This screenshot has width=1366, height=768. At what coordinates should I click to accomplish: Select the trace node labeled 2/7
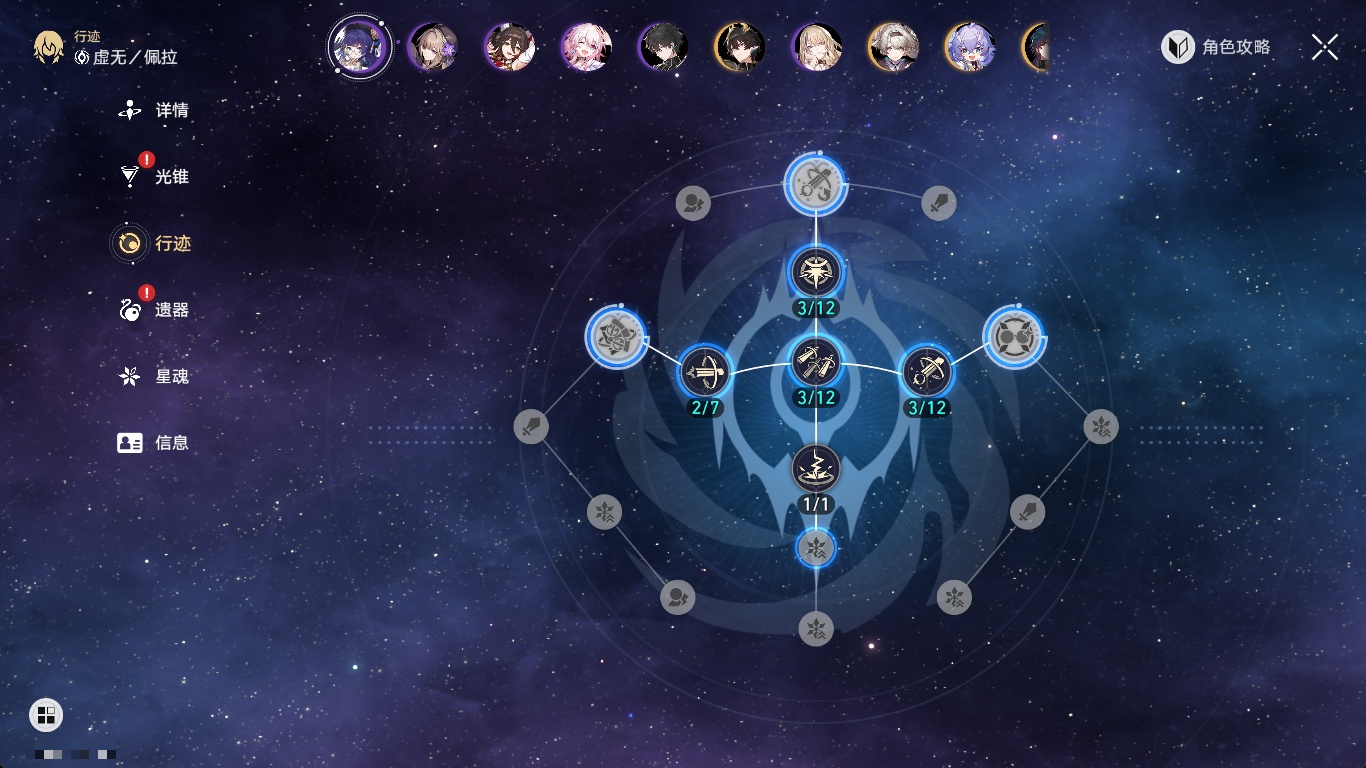point(704,372)
